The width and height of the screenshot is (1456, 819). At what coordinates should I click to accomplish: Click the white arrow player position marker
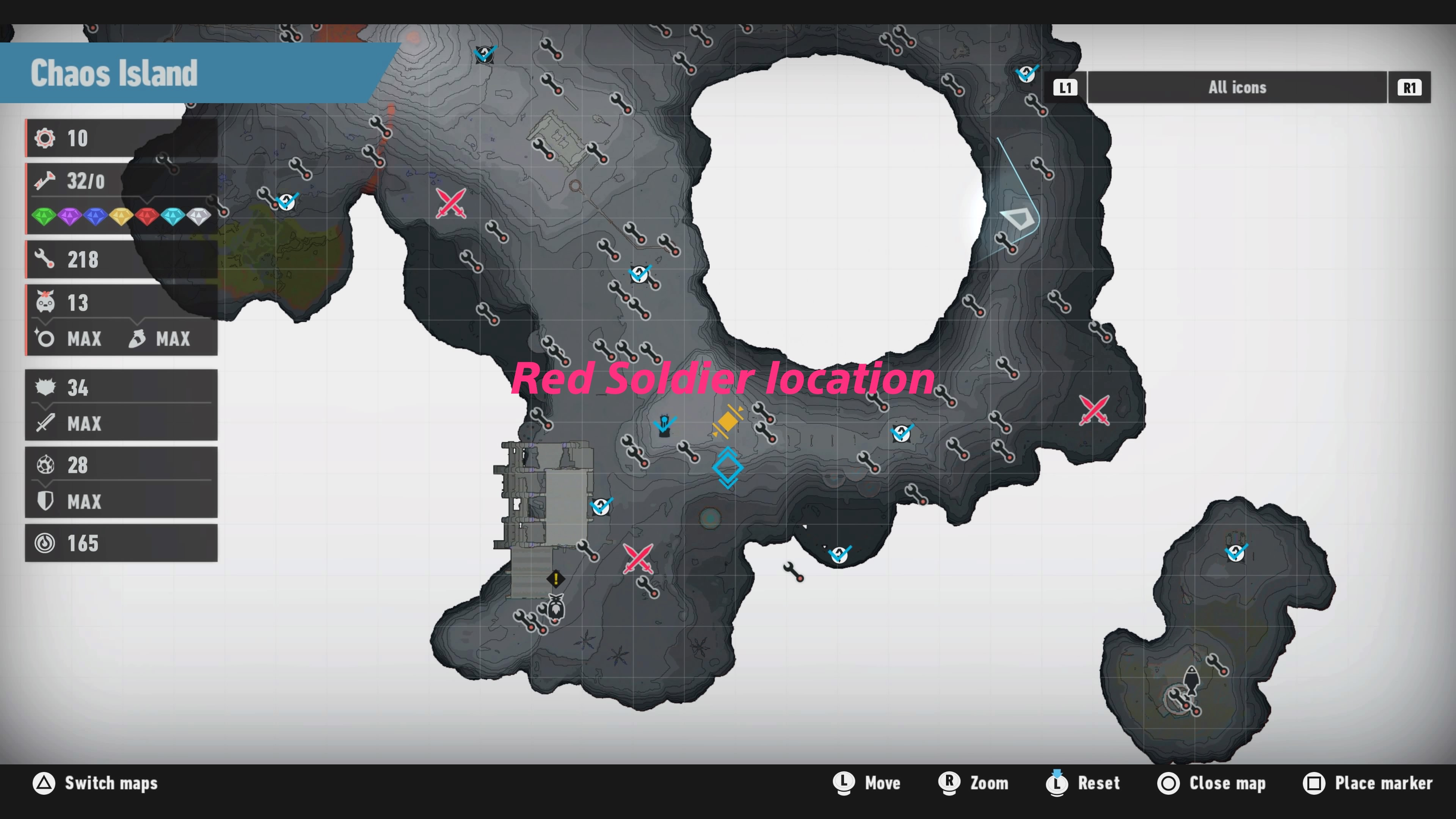pos(1018,218)
